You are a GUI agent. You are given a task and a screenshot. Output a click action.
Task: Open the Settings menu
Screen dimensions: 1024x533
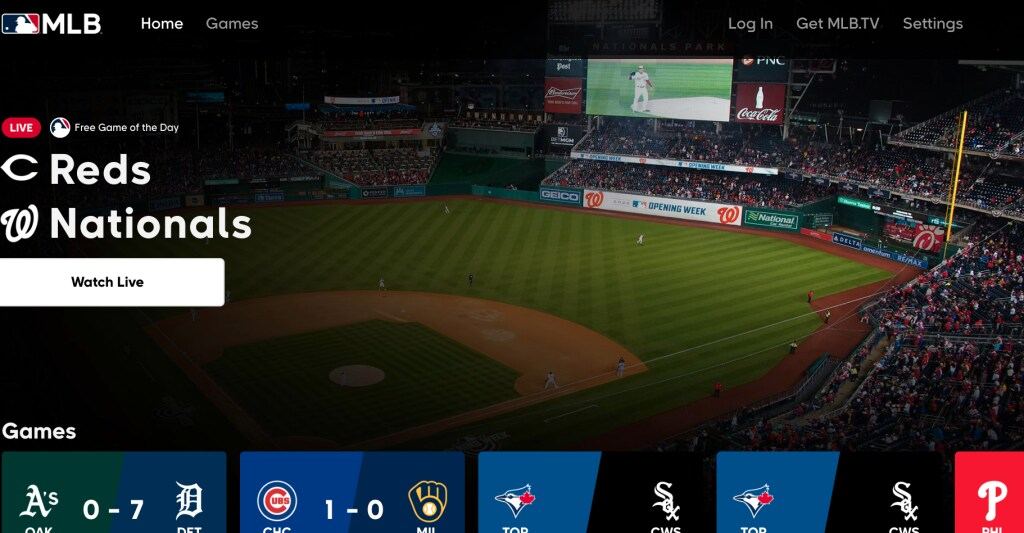pyautogui.click(x=932, y=24)
